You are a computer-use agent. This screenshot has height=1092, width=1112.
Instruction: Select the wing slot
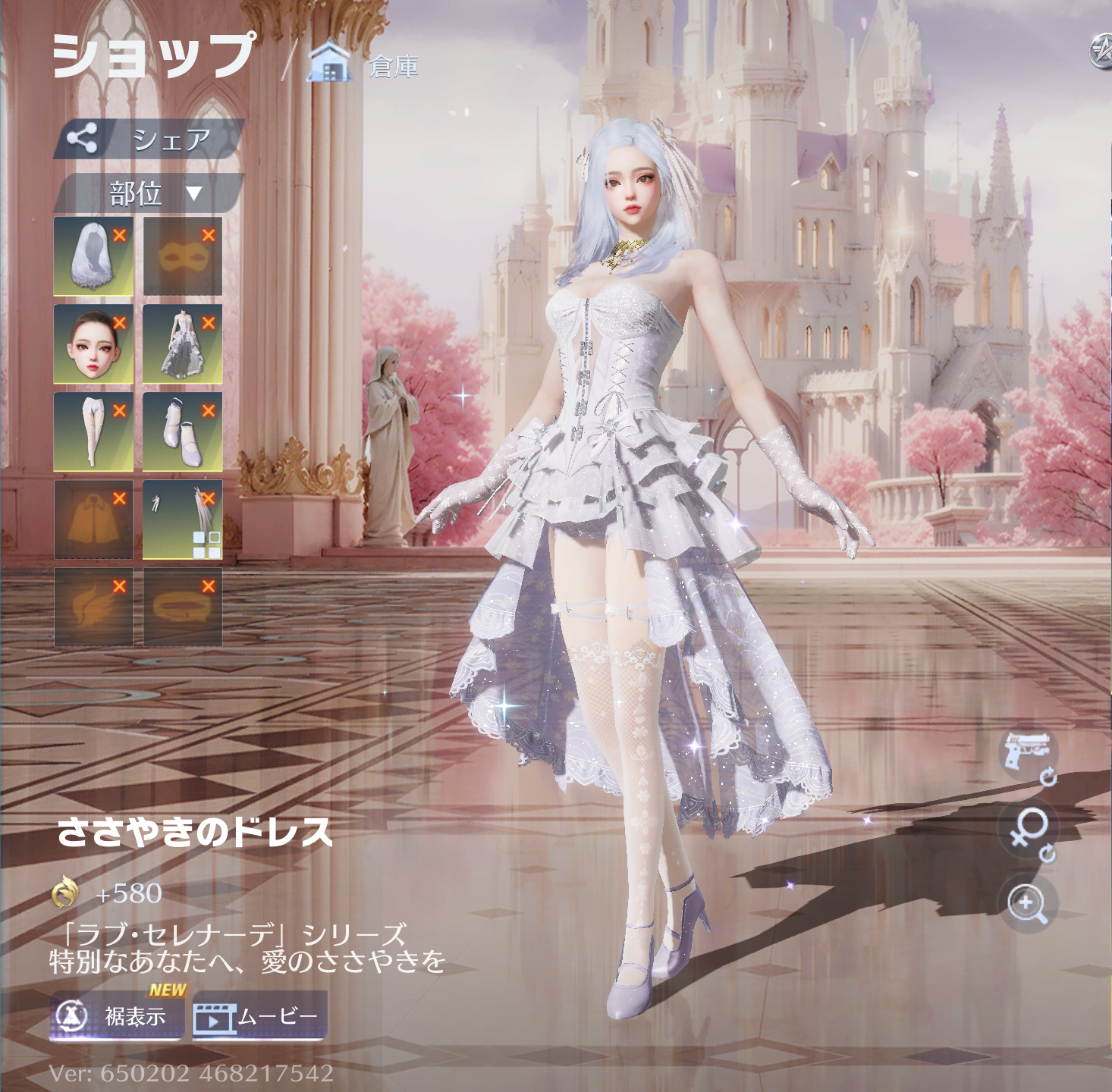pos(93,607)
